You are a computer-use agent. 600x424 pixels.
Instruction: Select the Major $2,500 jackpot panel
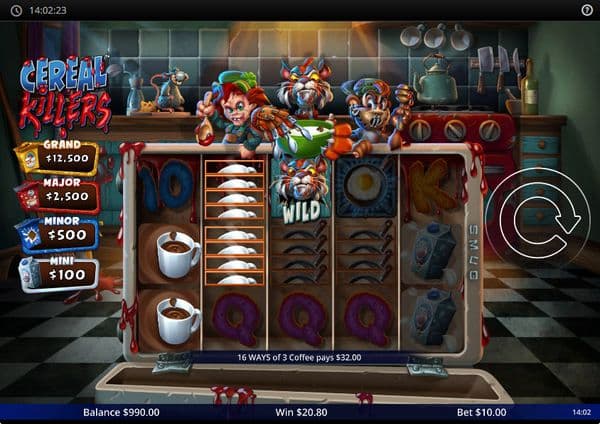[x=58, y=196]
